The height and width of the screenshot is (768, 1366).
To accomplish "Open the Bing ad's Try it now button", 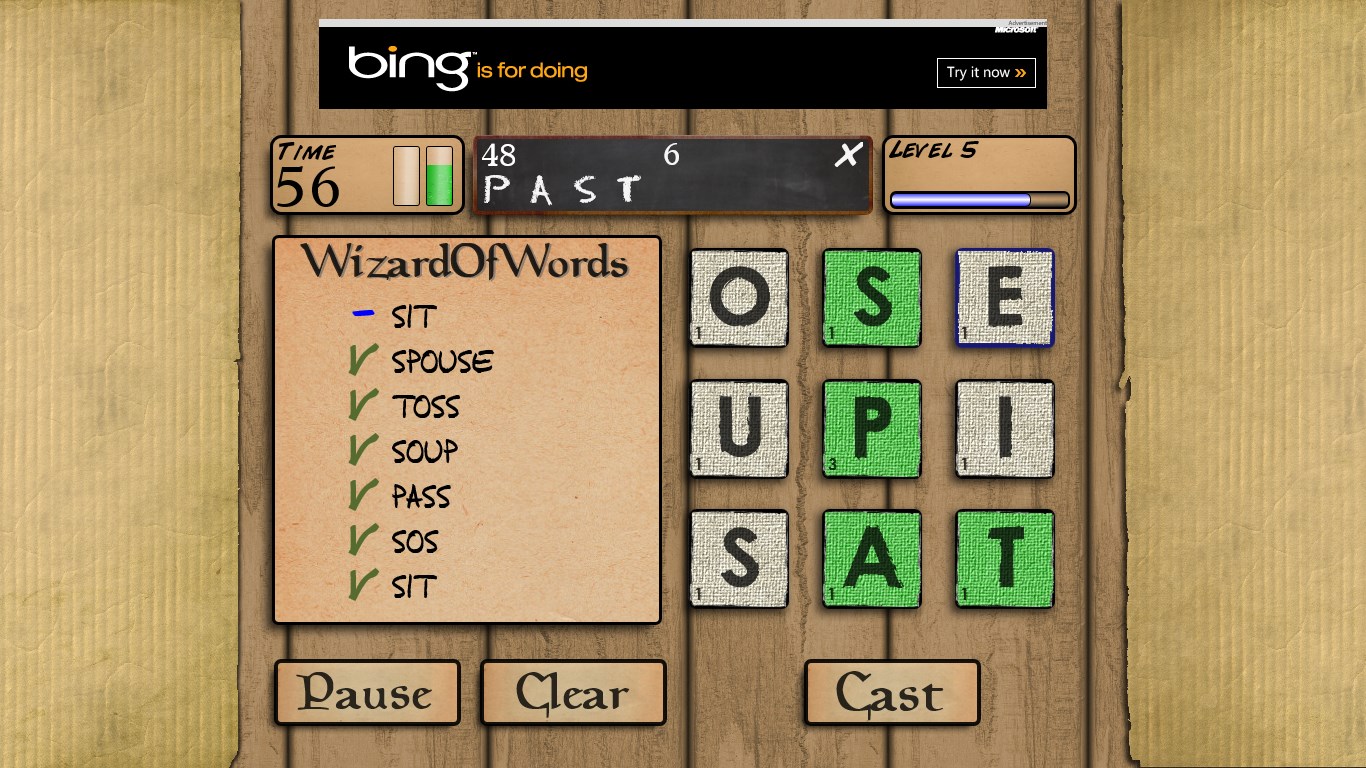I will click(986, 73).
